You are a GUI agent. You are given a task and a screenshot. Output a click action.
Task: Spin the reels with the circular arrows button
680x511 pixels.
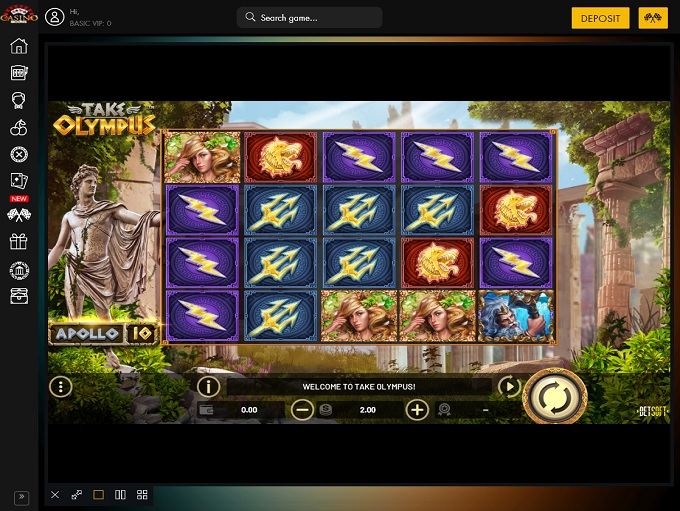point(553,398)
